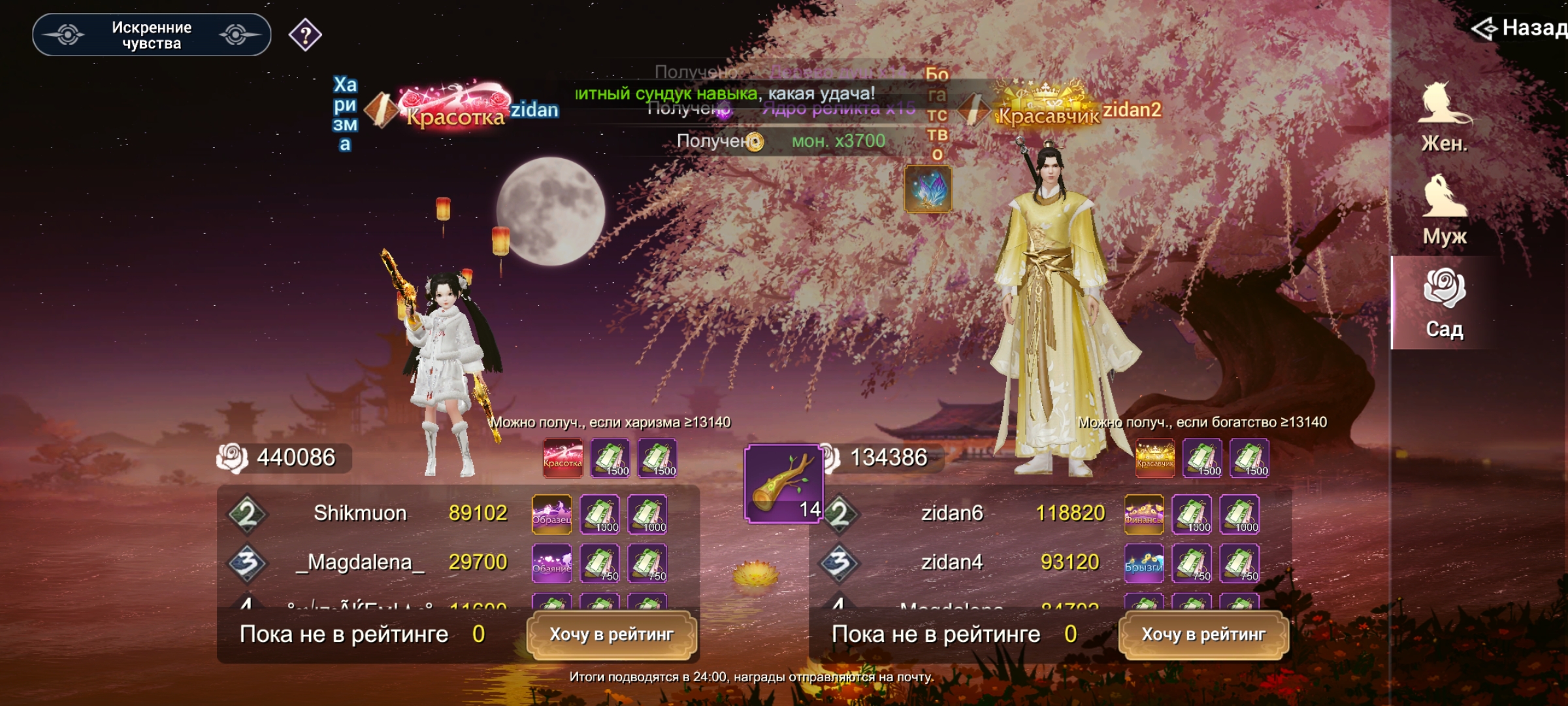The image size is (1568, 706).
Task: Join the charisma ranking via Хочу в рейтинг
Action: click(x=612, y=635)
